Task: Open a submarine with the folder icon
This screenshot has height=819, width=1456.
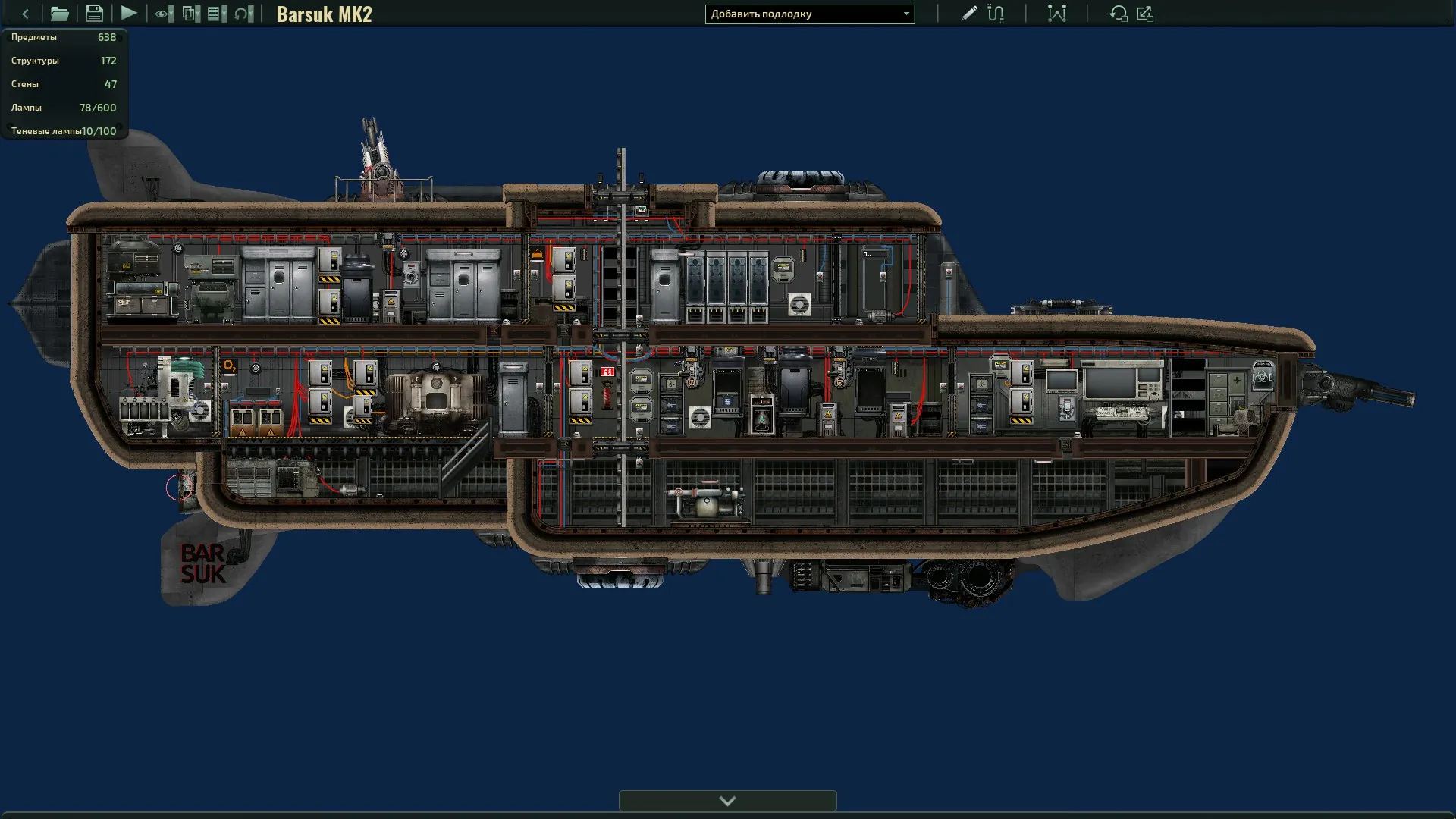Action: 59,14
